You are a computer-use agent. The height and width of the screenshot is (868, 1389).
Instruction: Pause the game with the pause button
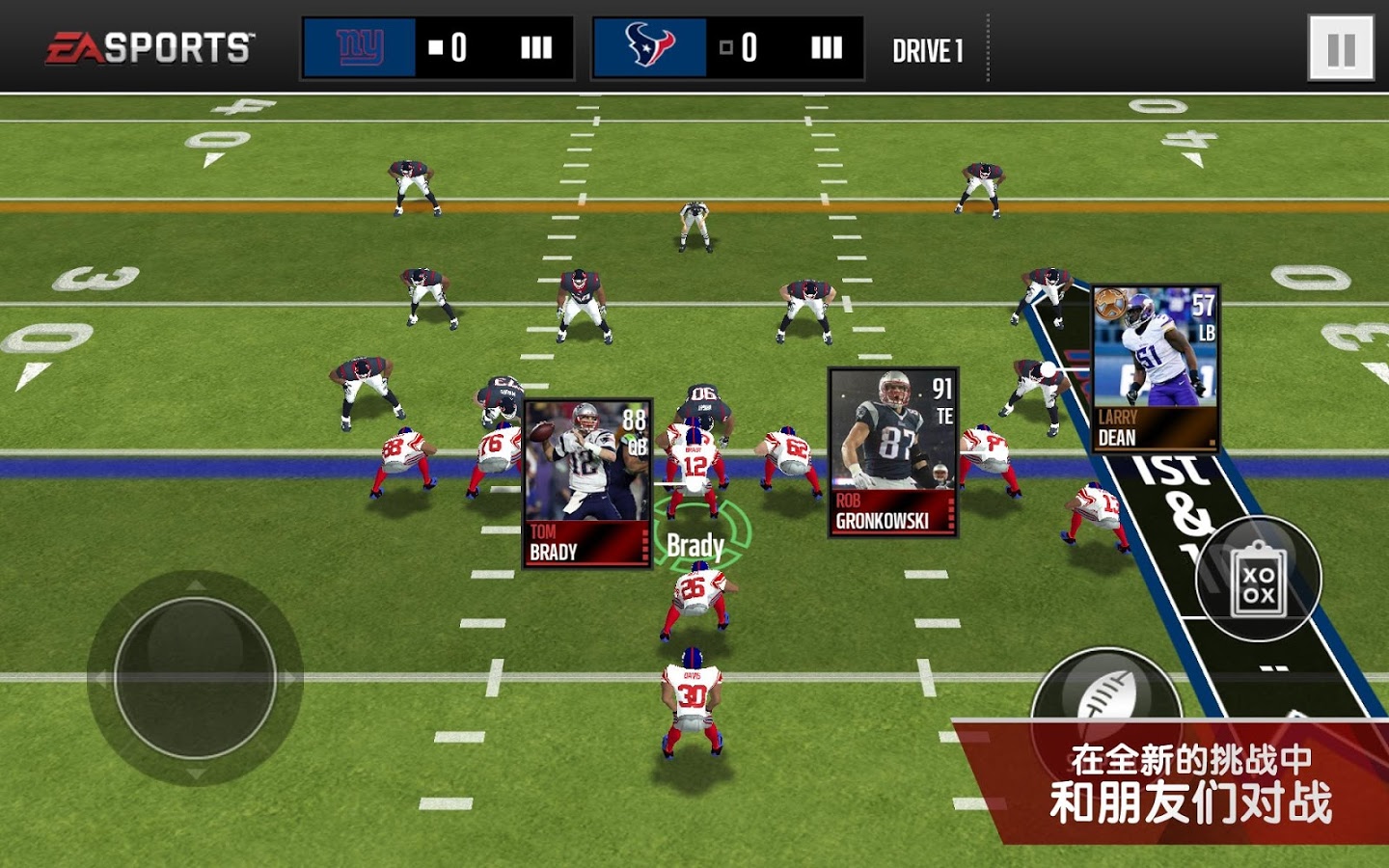click(x=1341, y=48)
